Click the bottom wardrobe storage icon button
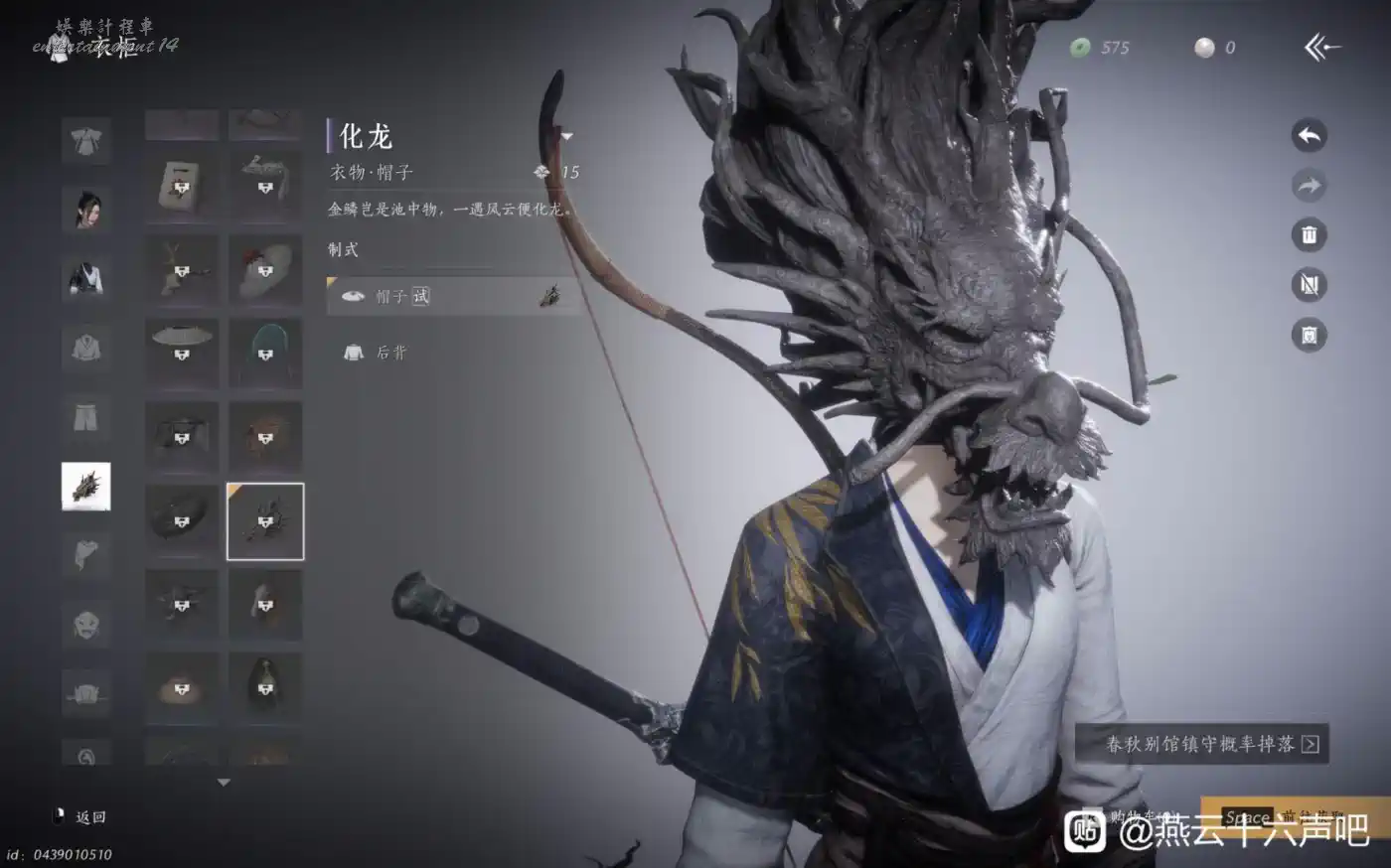The height and width of the screenshot is (868, 1391). (1309, 335)
